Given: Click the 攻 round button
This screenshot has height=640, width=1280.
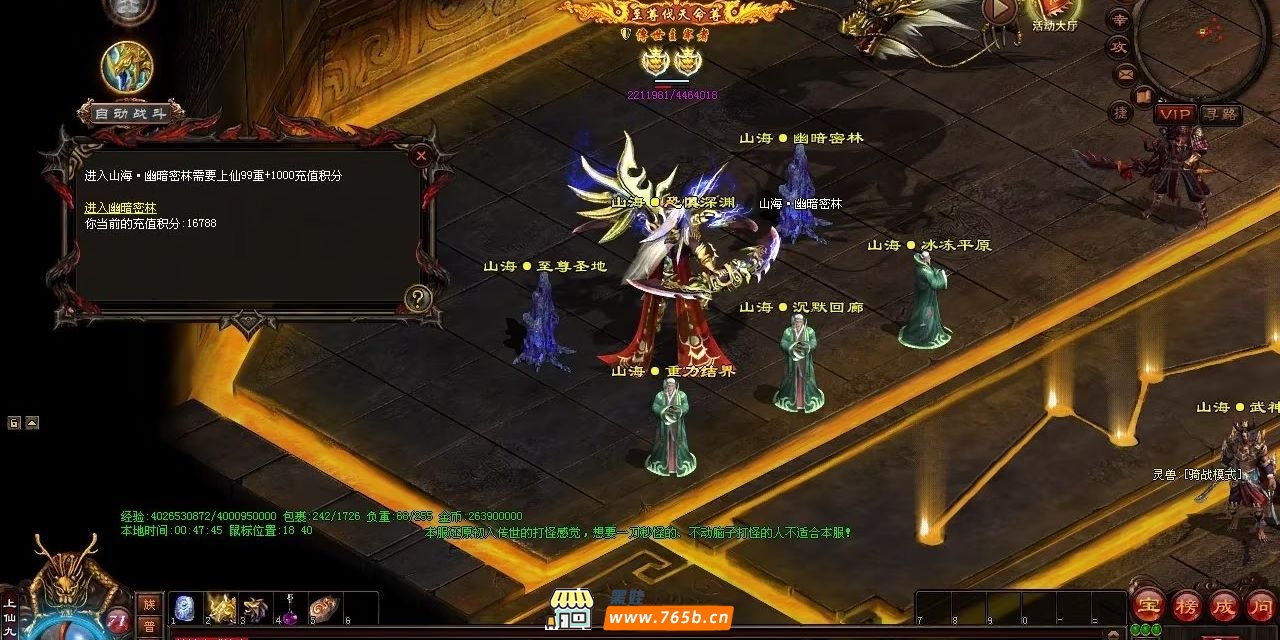Looking at the screenshot, I should [x=1118, y=46].
